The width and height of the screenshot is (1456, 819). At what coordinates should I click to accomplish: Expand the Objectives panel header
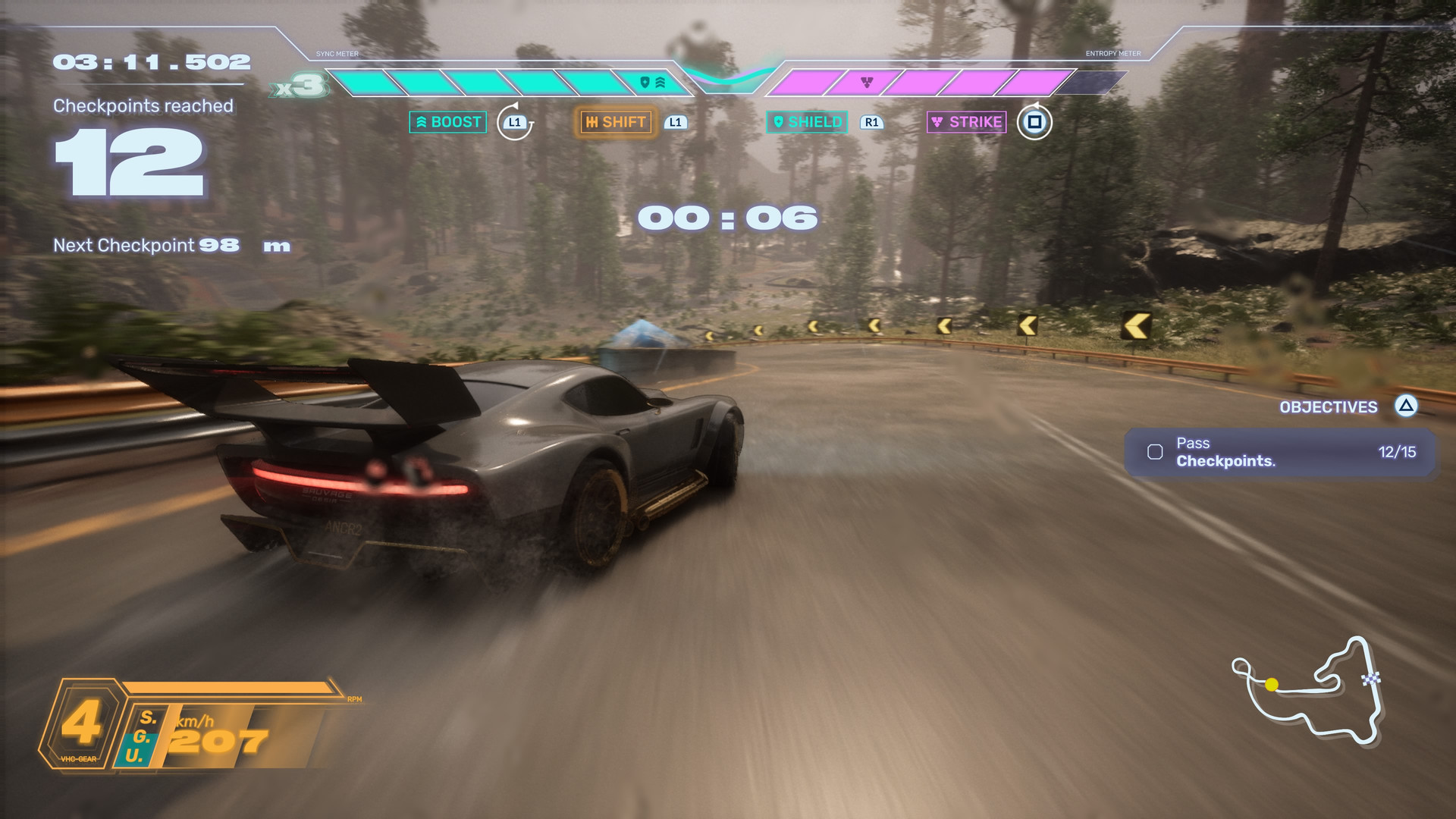click(x=1329, y=407)
